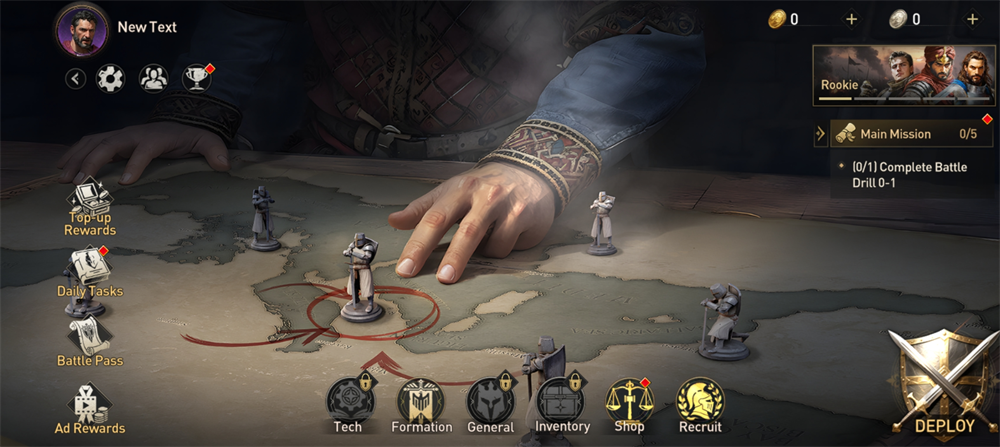1000x447 pixels.
Task: Add more gold coins
Action: coord(851,19)
